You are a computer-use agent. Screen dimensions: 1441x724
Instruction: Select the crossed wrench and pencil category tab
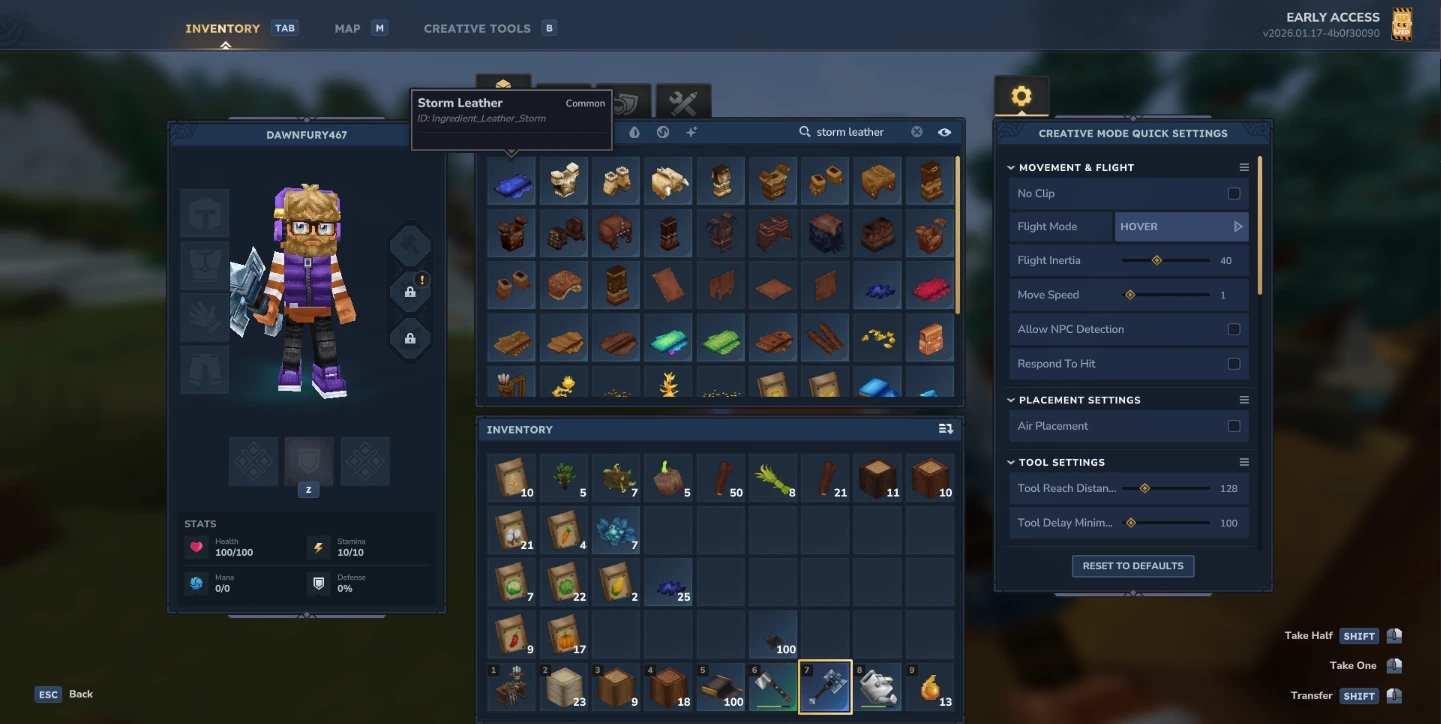[x=683, y=102]
